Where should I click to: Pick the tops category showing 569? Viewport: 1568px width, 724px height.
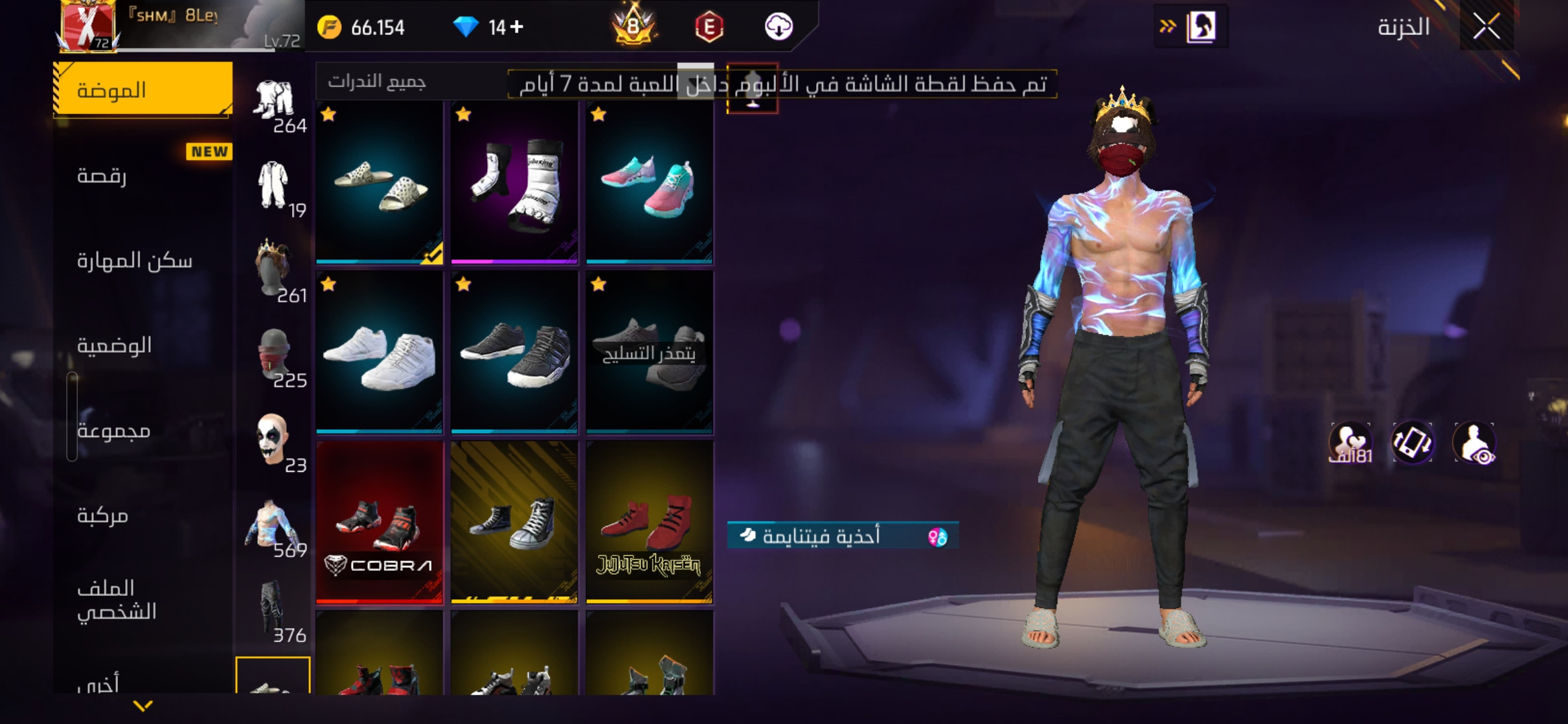[x=275, y=527]
